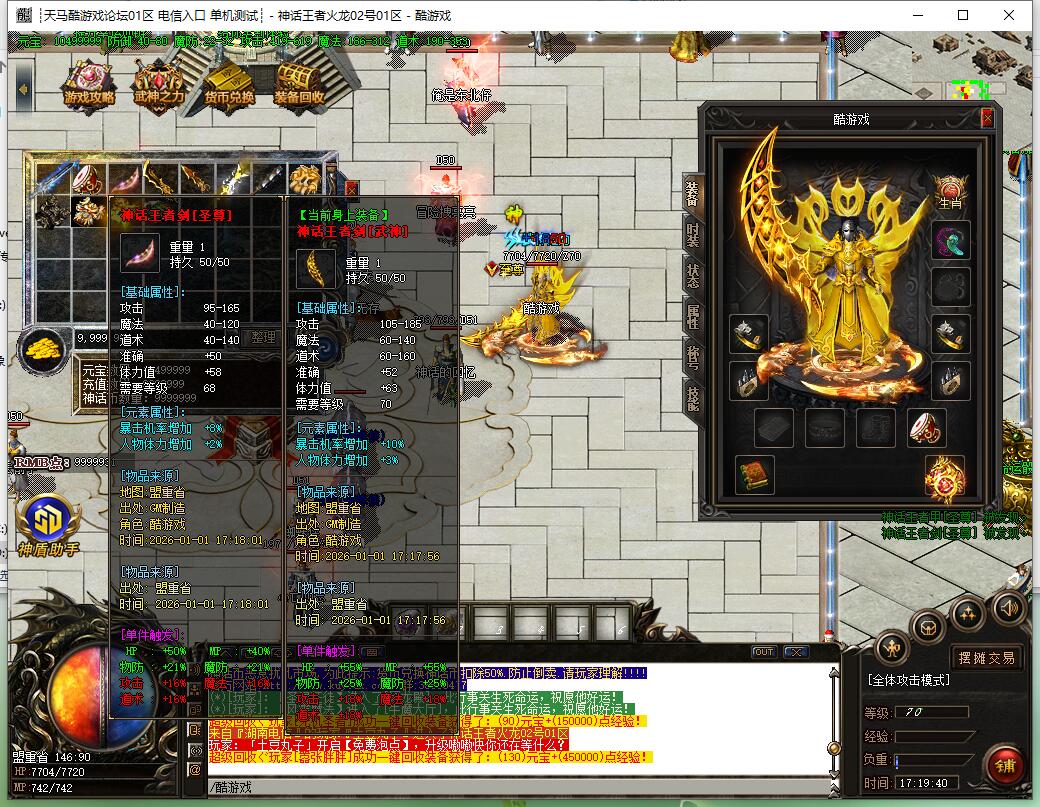Select the red drum equipment slot
The height and width of the screenshot is (807, 1040).
pos(927,428)
